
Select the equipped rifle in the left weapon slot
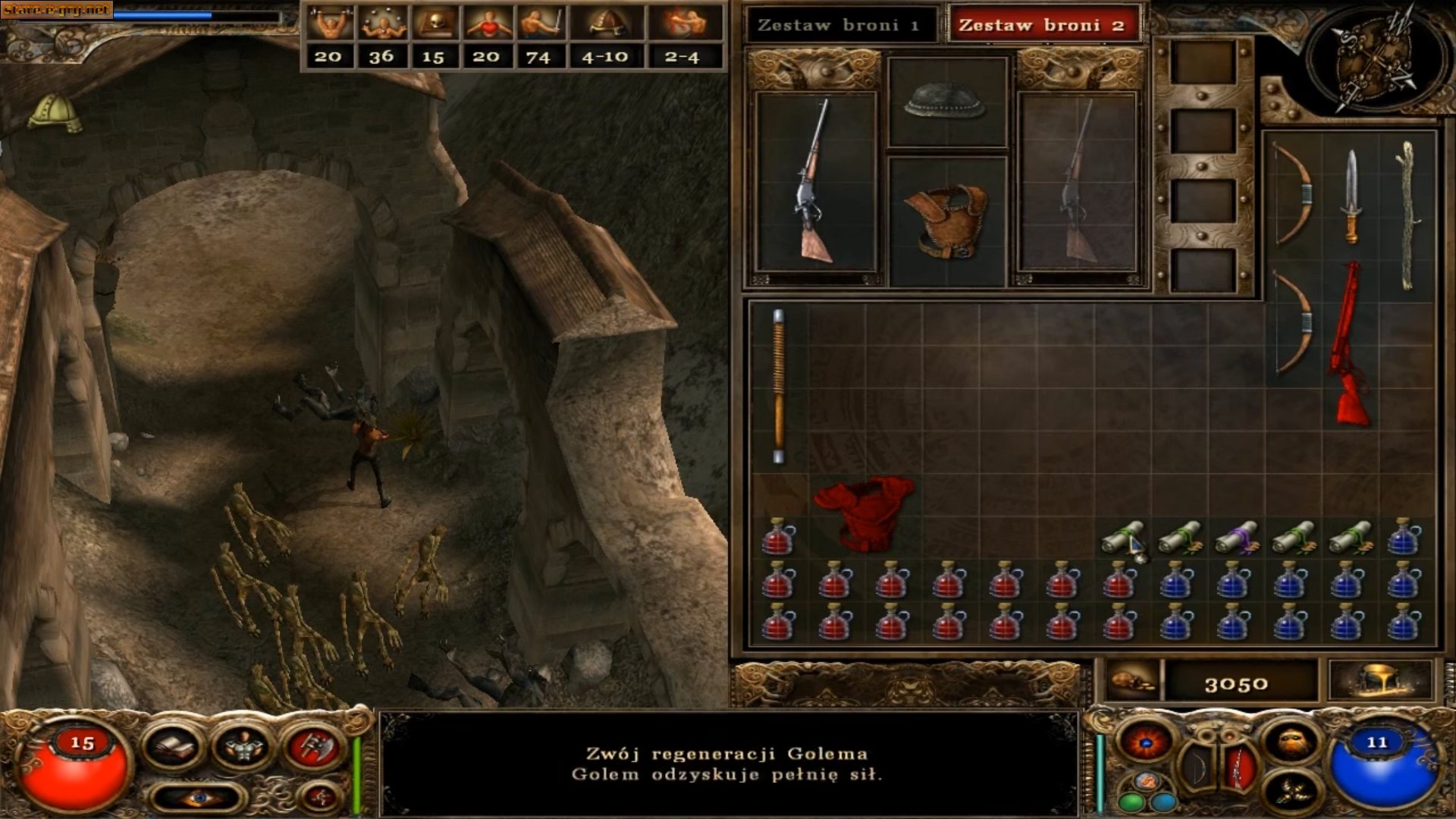[x=815, y=182]
